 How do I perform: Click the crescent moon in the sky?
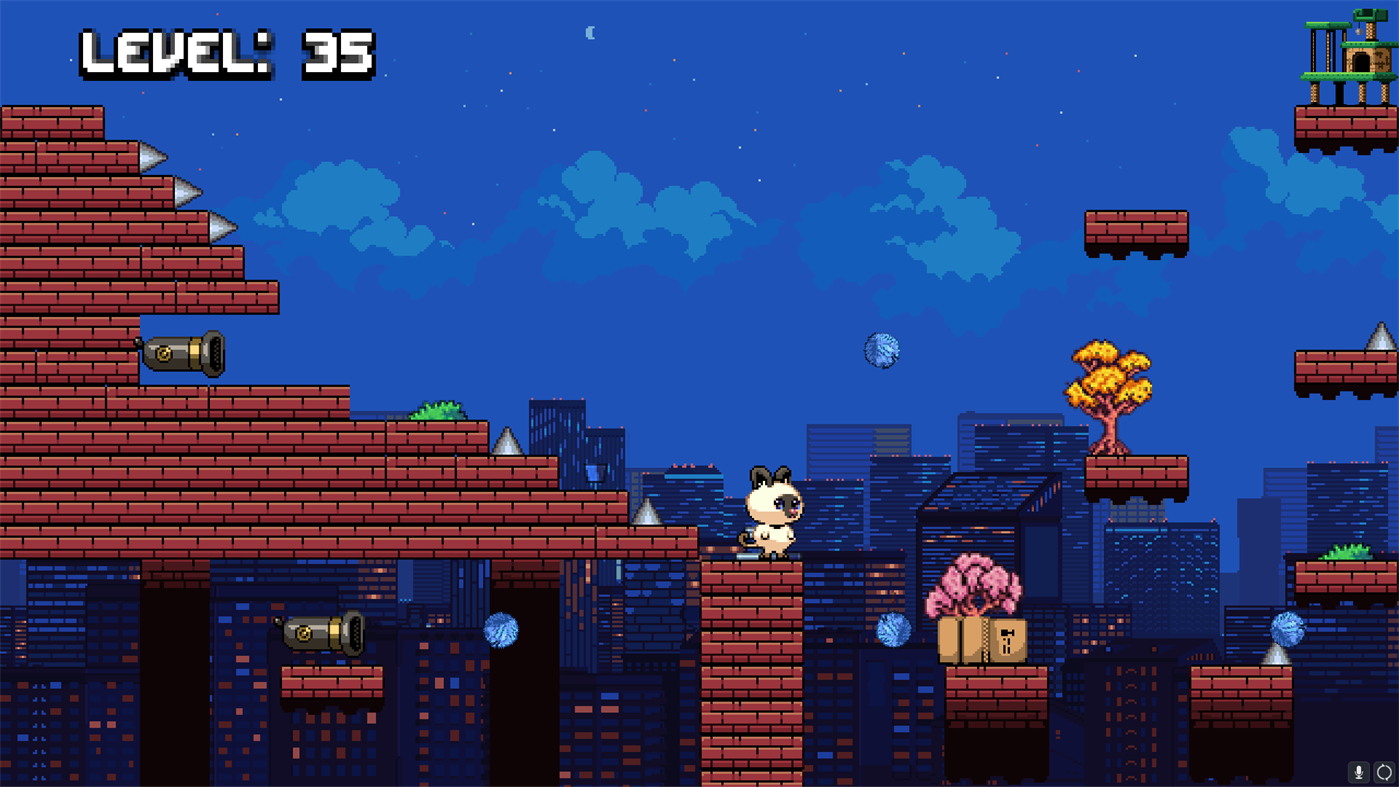[x=590, y=33]
